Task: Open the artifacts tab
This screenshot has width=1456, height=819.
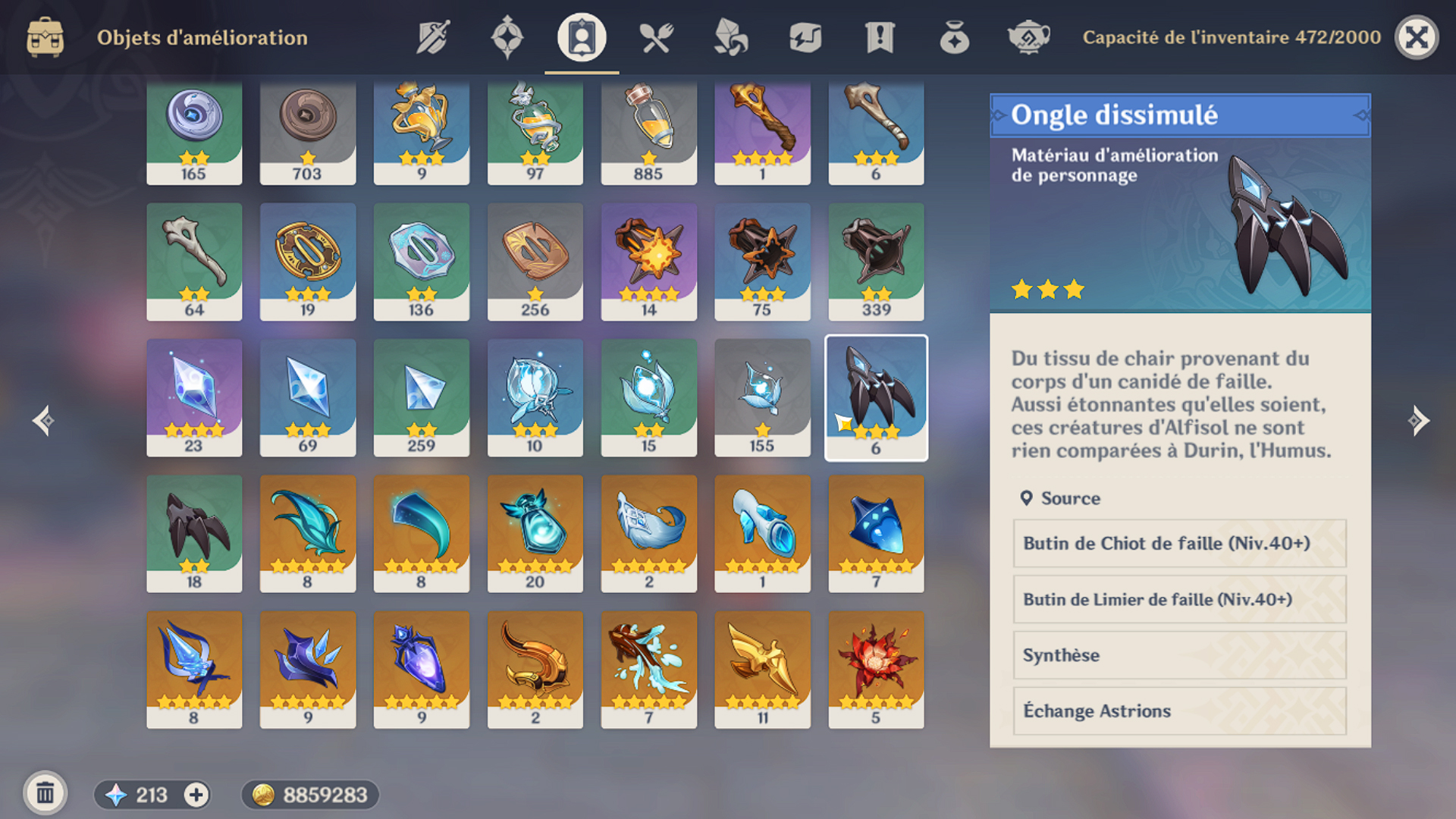Action: 507,37
